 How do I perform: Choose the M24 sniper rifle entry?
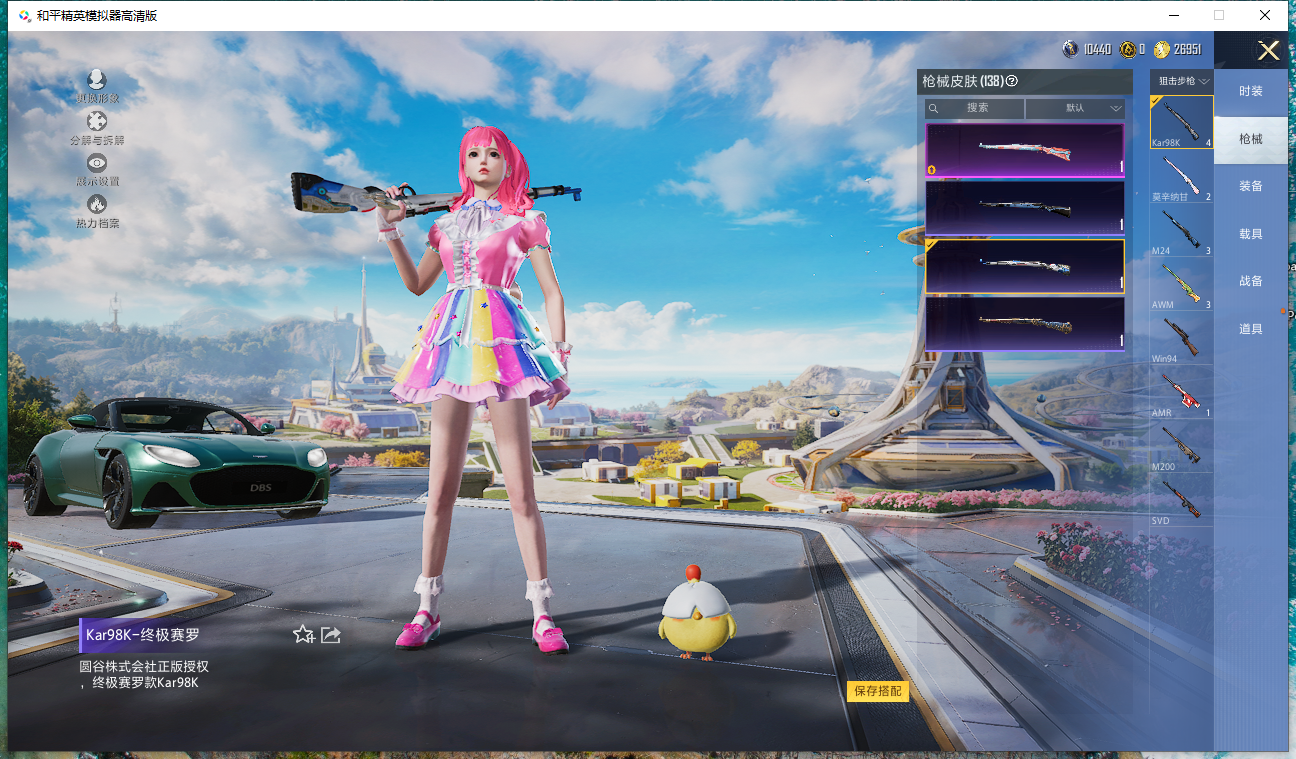1181,232
